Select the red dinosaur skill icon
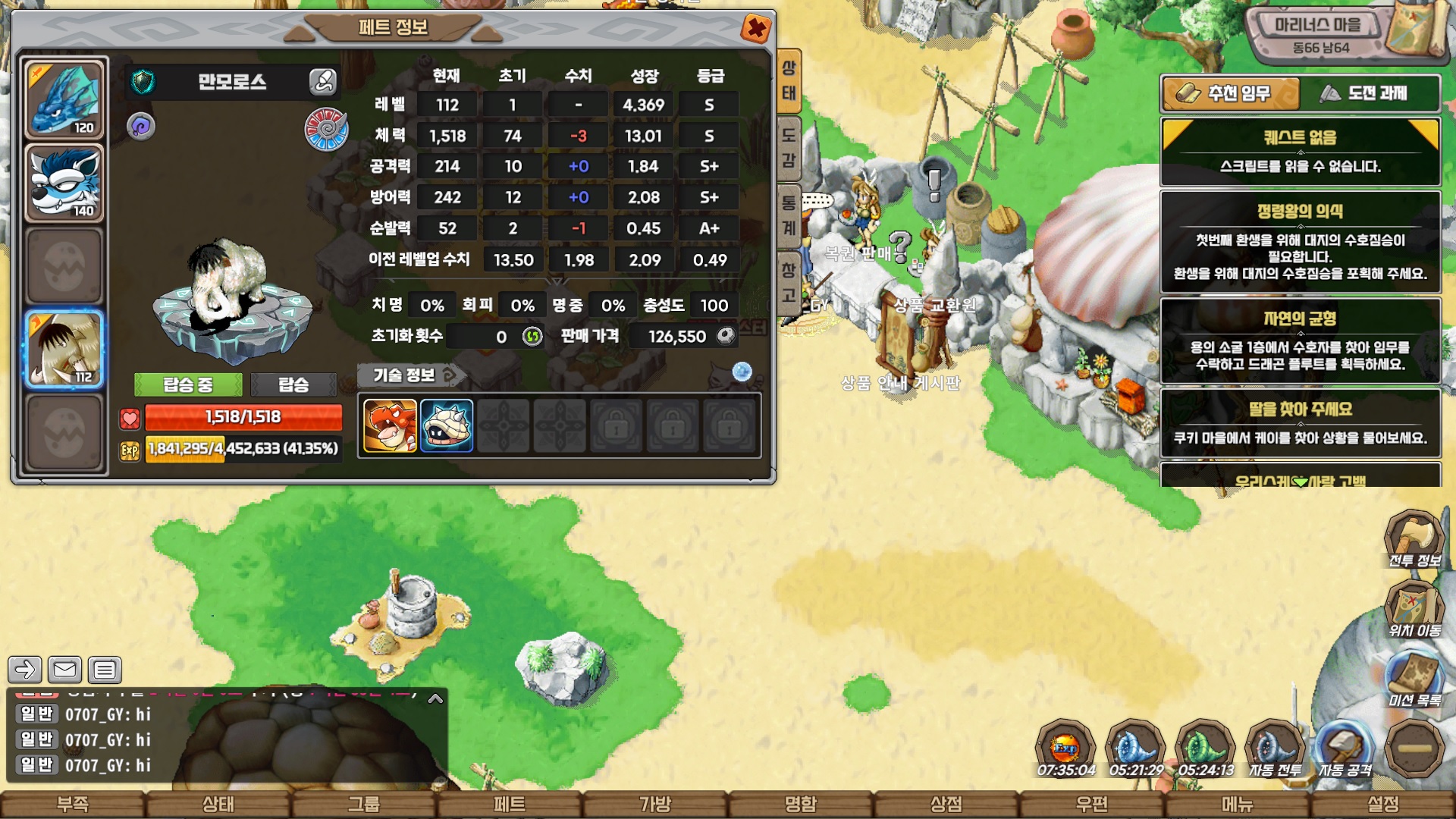This screenshot has width=1456, height=819. (x=390, y=426)
